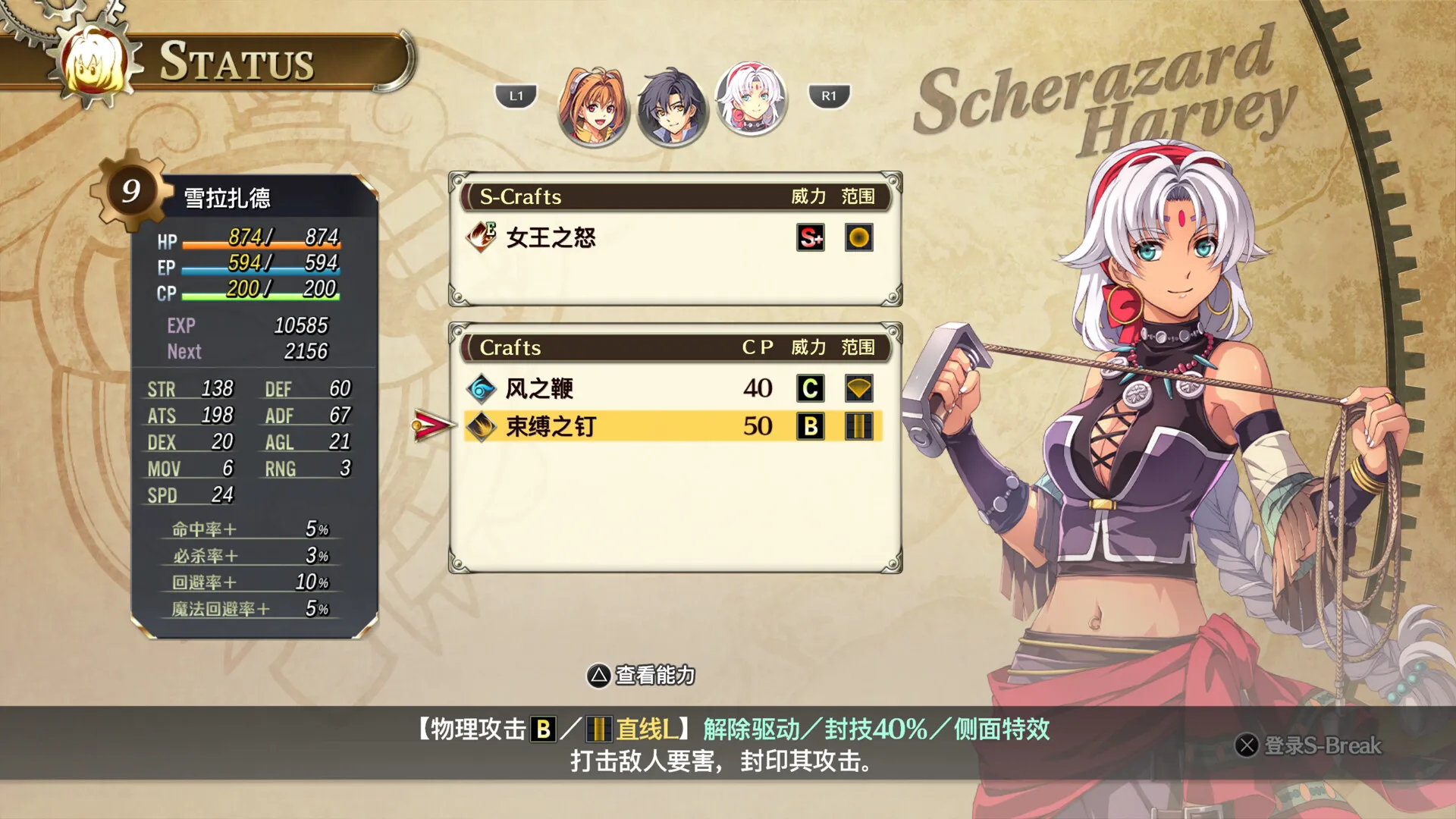Select the 女王之怒 S-Craft icon

point(482,238)
